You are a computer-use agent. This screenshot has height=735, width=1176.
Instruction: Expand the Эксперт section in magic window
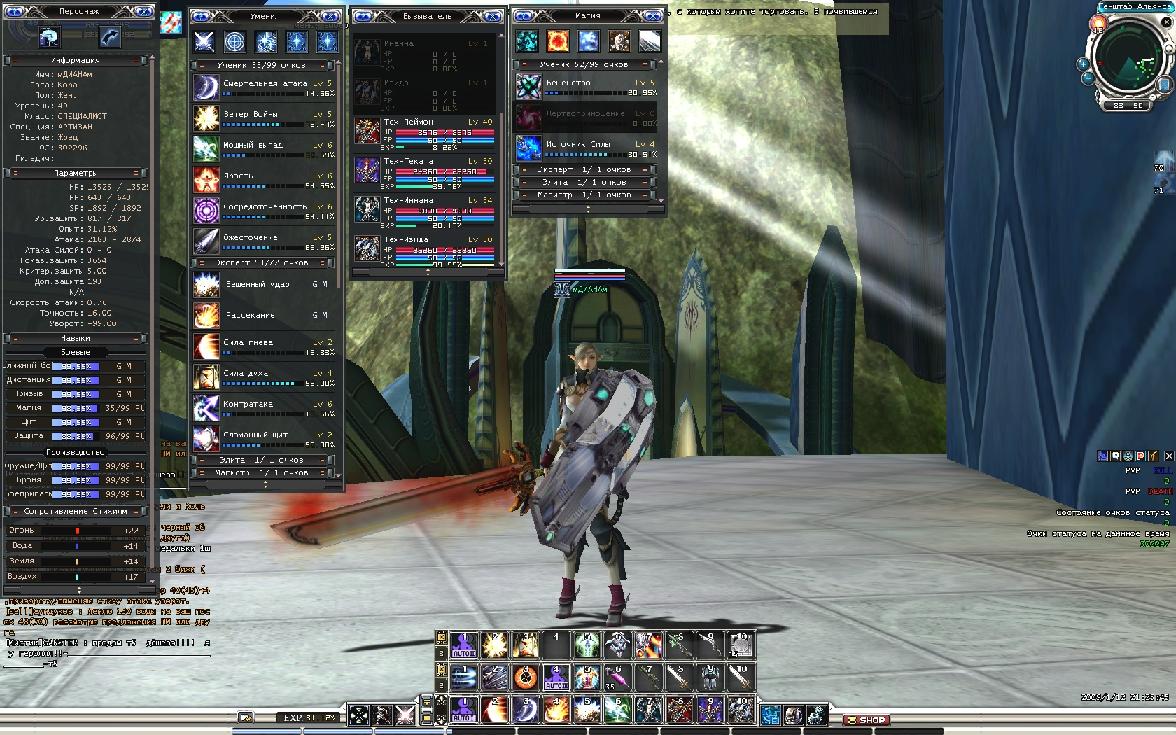pos(586,170)
